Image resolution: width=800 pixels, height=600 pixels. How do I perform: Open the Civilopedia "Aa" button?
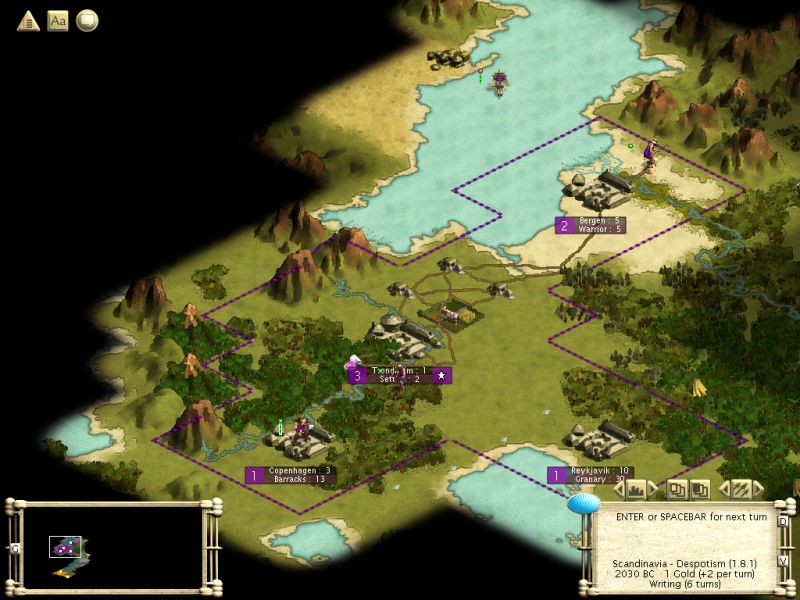[58, 20]
